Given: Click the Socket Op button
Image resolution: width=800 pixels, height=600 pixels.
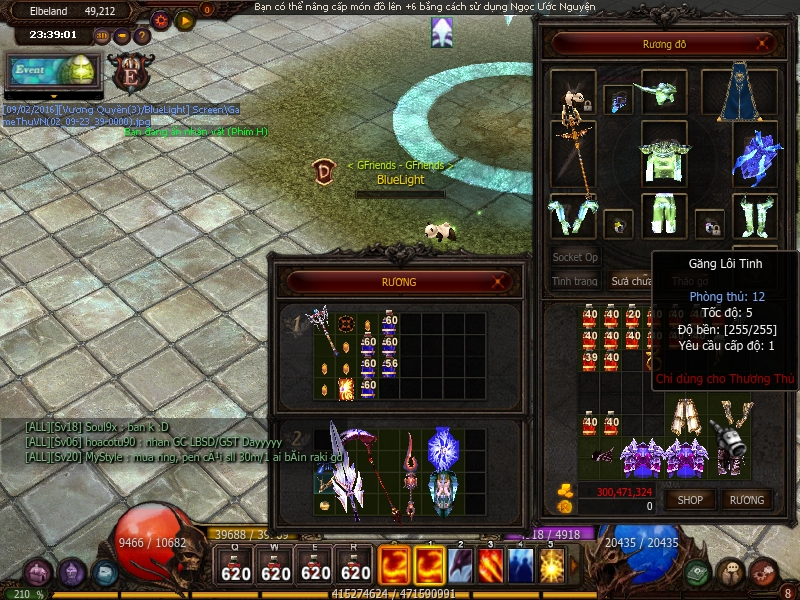Looking at the screenshot, I should click(x=575, y=257).
